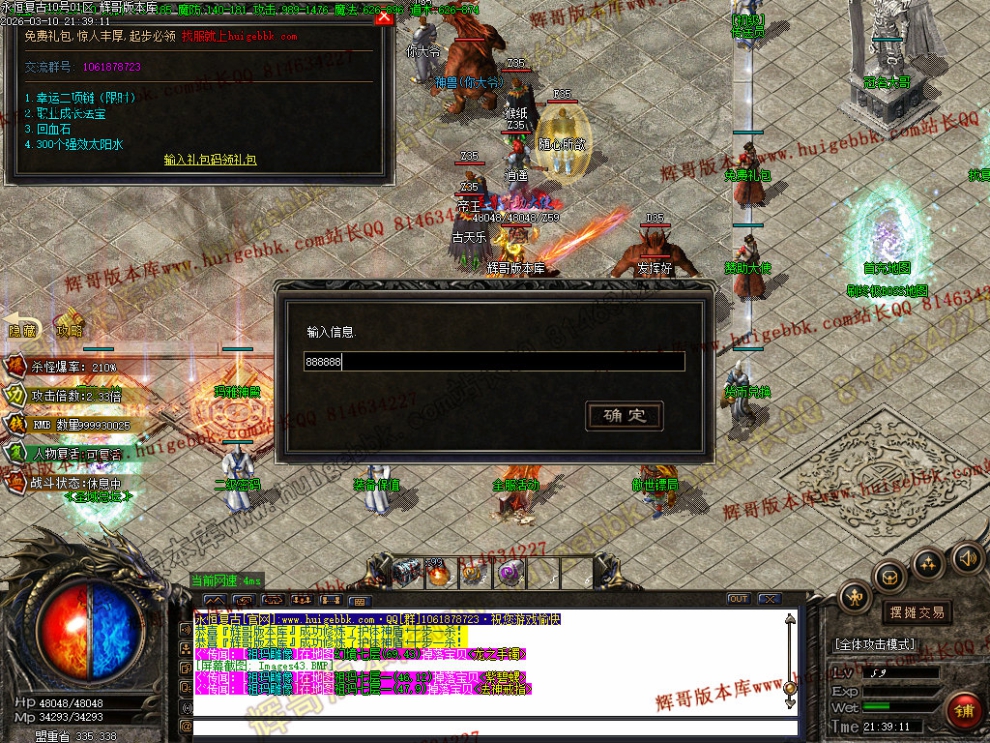
Task: Click the 人物复活 revive icon
Action: point(16,453)
